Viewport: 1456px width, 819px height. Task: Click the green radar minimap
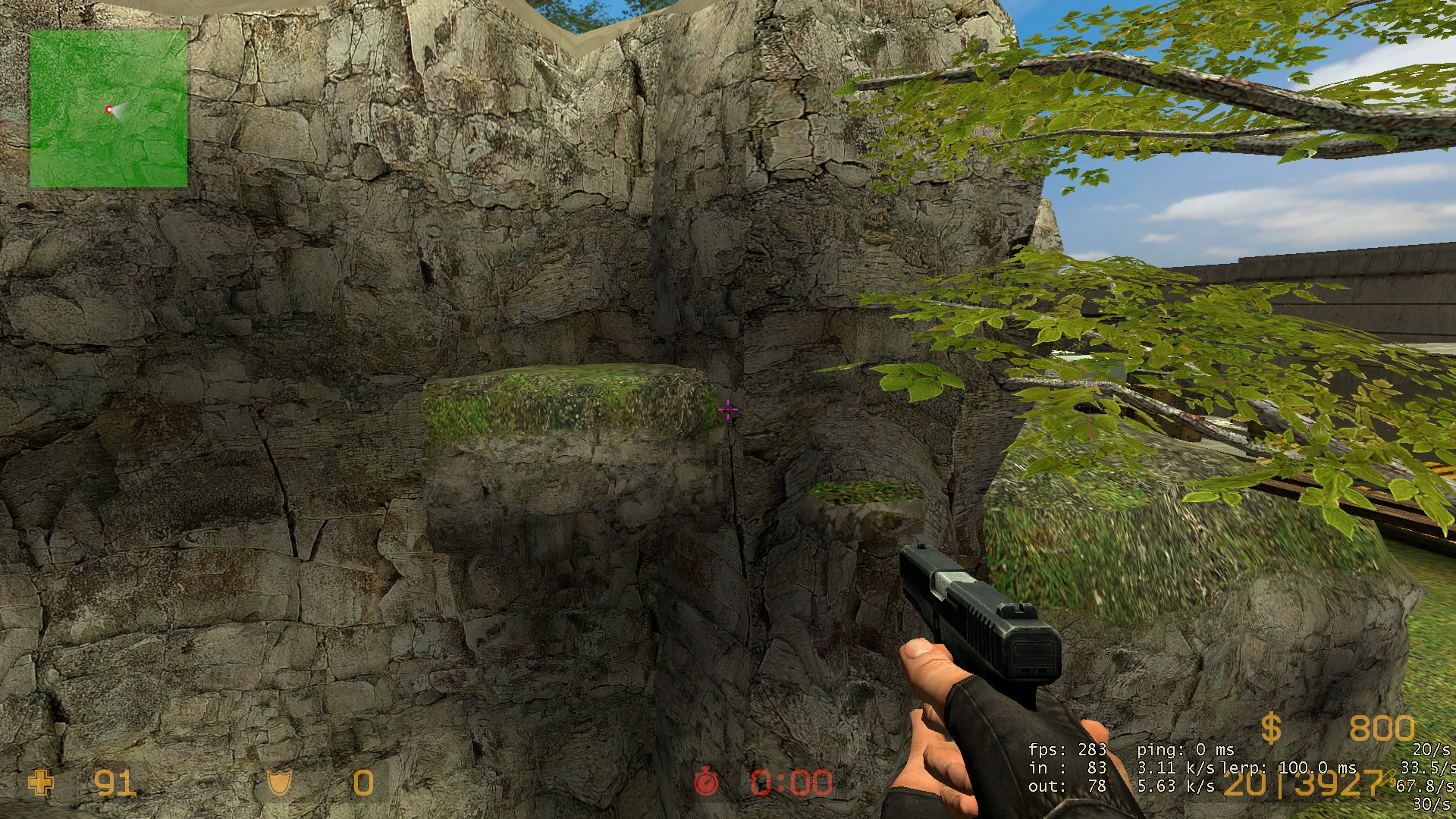pyautogui.click(x=108, y=108)
